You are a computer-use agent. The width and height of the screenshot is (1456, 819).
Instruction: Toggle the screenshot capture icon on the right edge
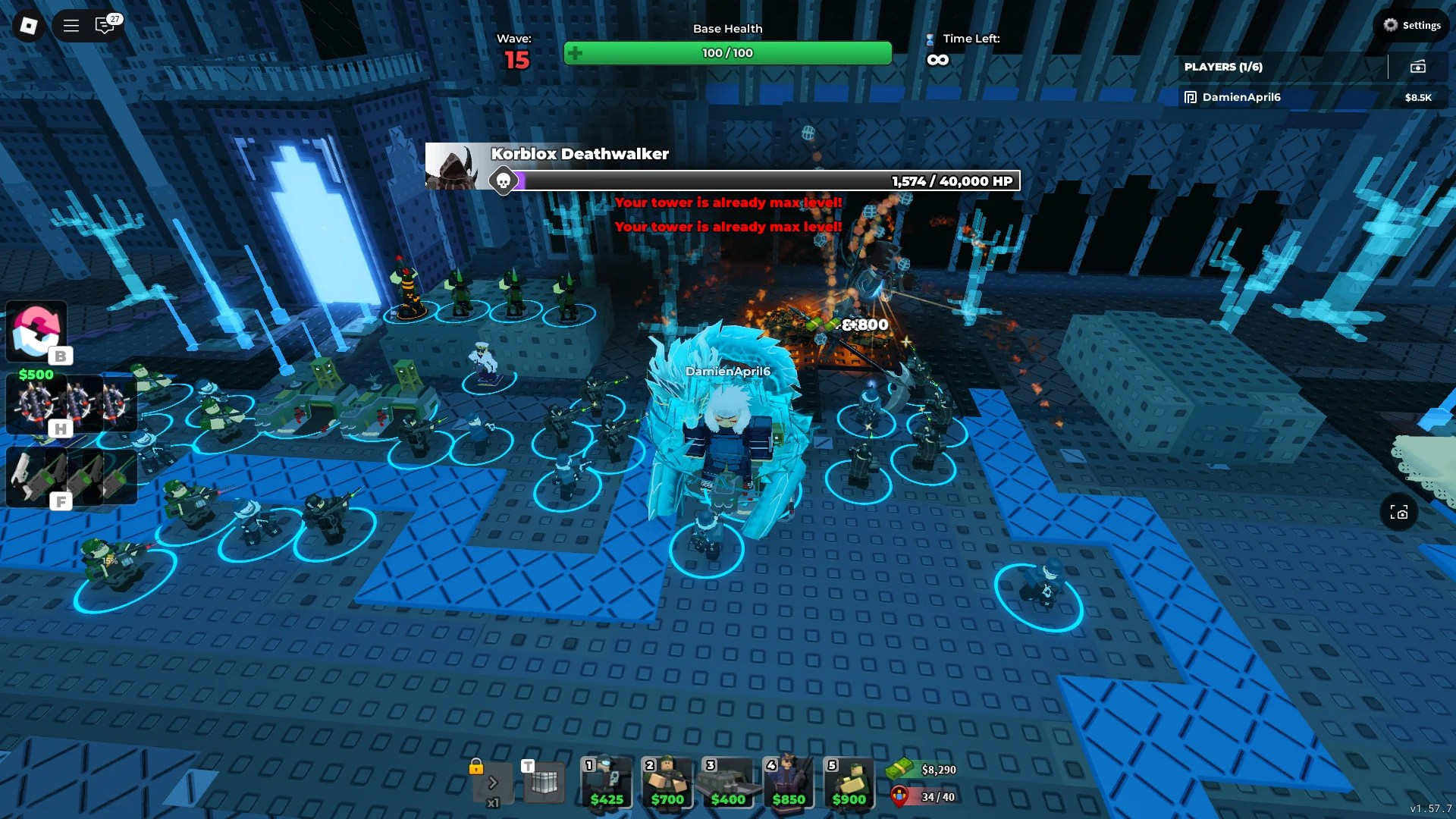point(1399,513)
